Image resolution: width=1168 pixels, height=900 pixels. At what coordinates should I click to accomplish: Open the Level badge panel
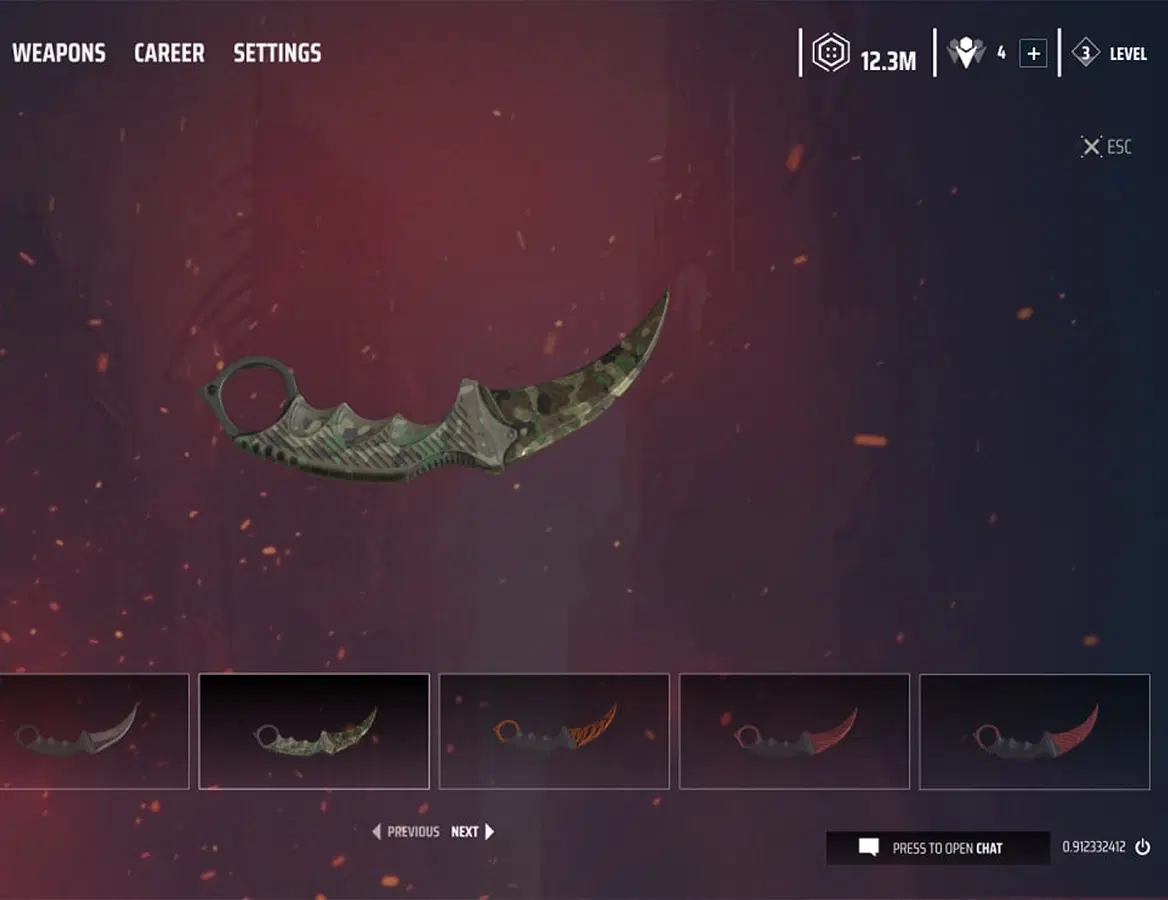pyautogui.click(x=1110, y=54)
